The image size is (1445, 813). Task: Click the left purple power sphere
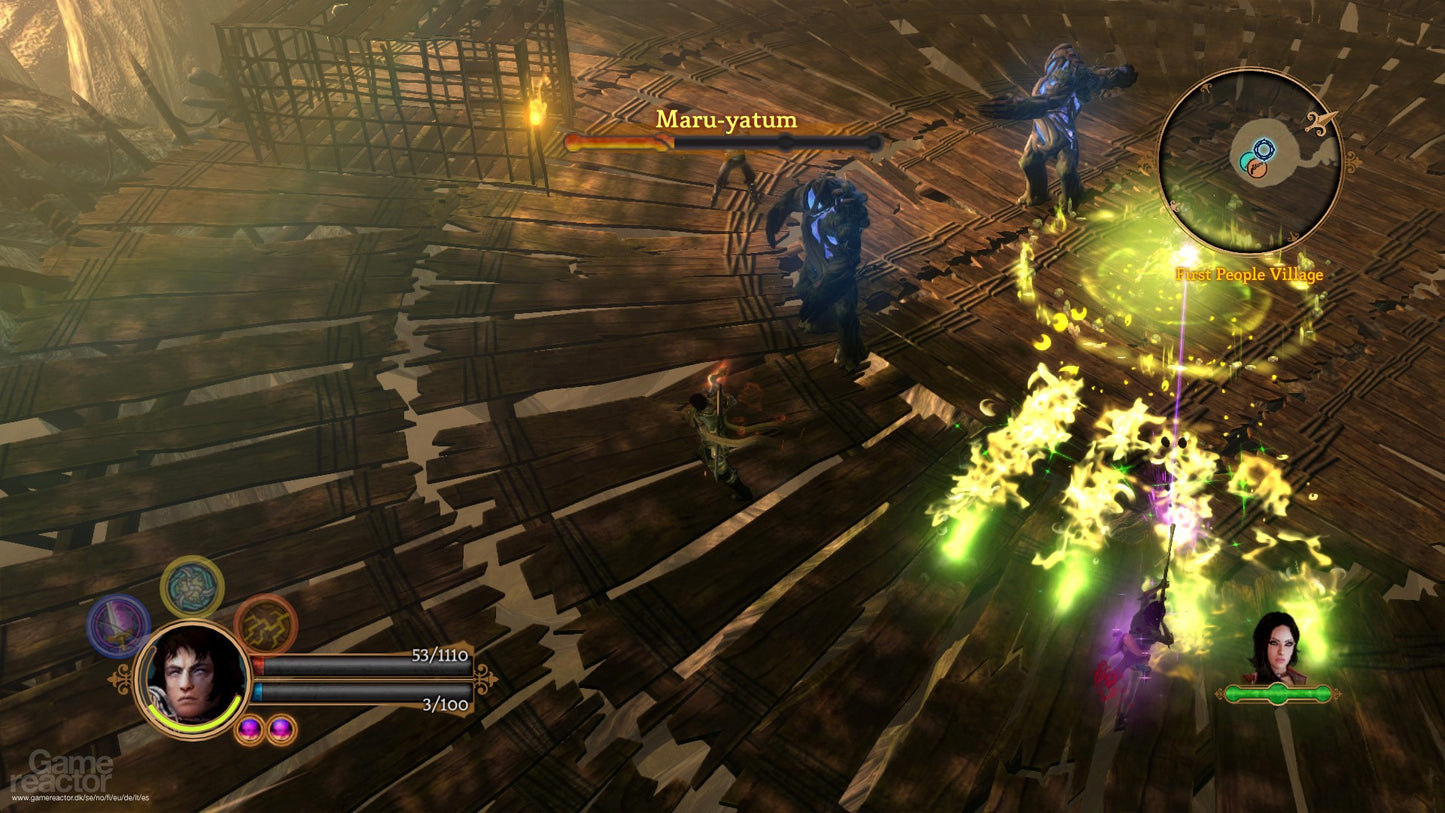pyautogui.click(x=250, y=728)
